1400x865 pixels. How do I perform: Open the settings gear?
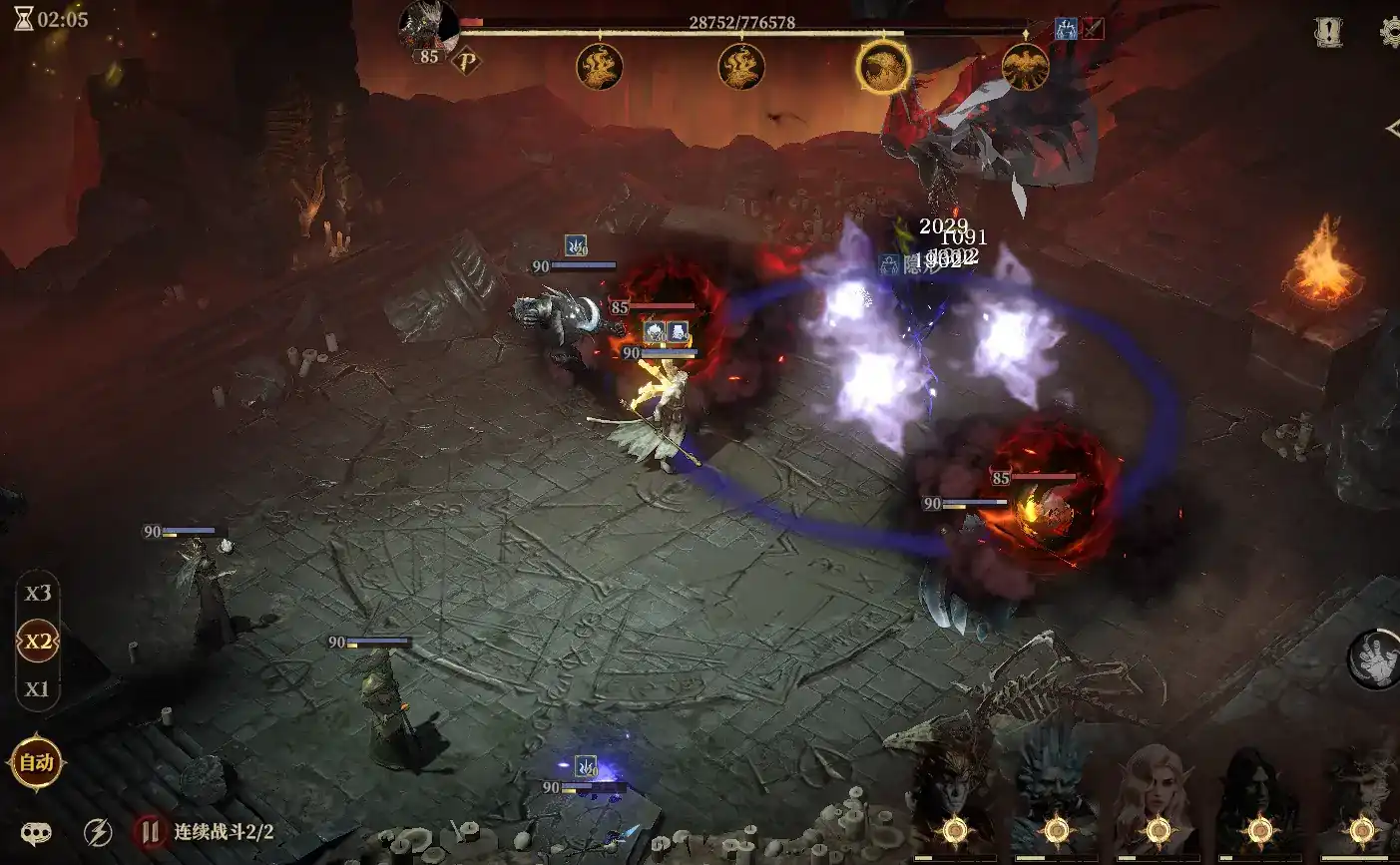tap(1390, 33)
